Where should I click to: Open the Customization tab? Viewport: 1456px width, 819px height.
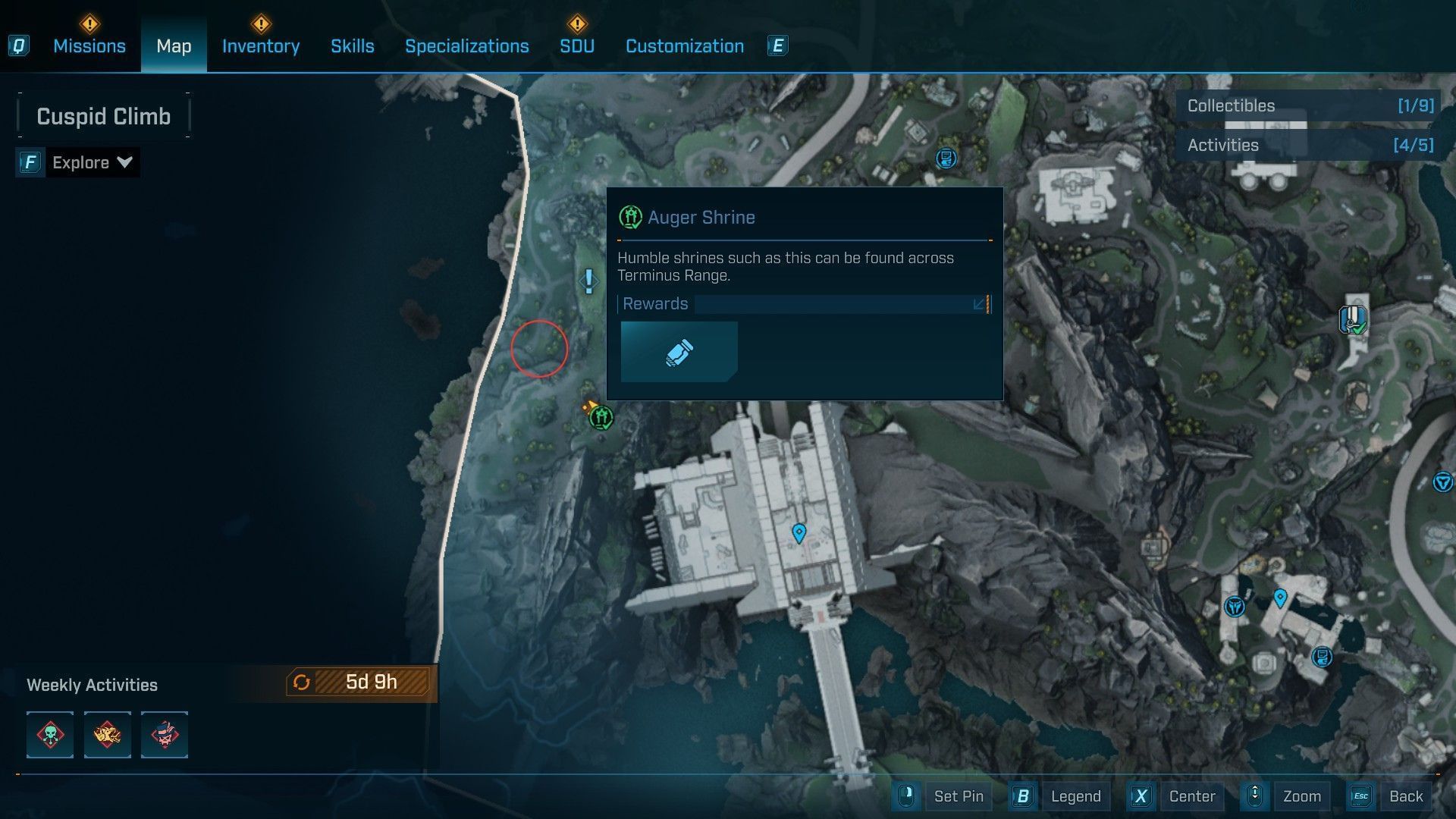point(684,46)
